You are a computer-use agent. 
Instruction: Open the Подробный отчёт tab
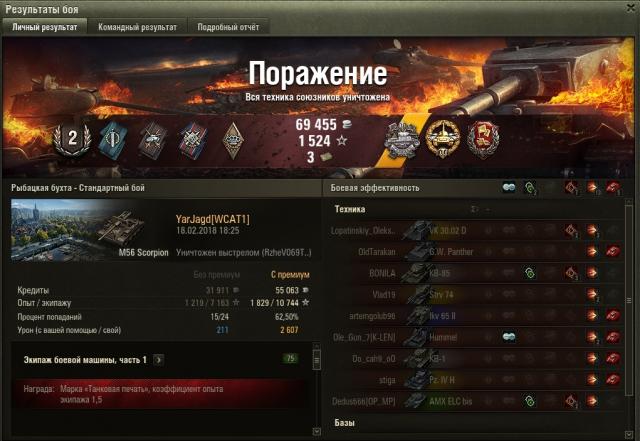pyautogui.click(x=228, y=27)
